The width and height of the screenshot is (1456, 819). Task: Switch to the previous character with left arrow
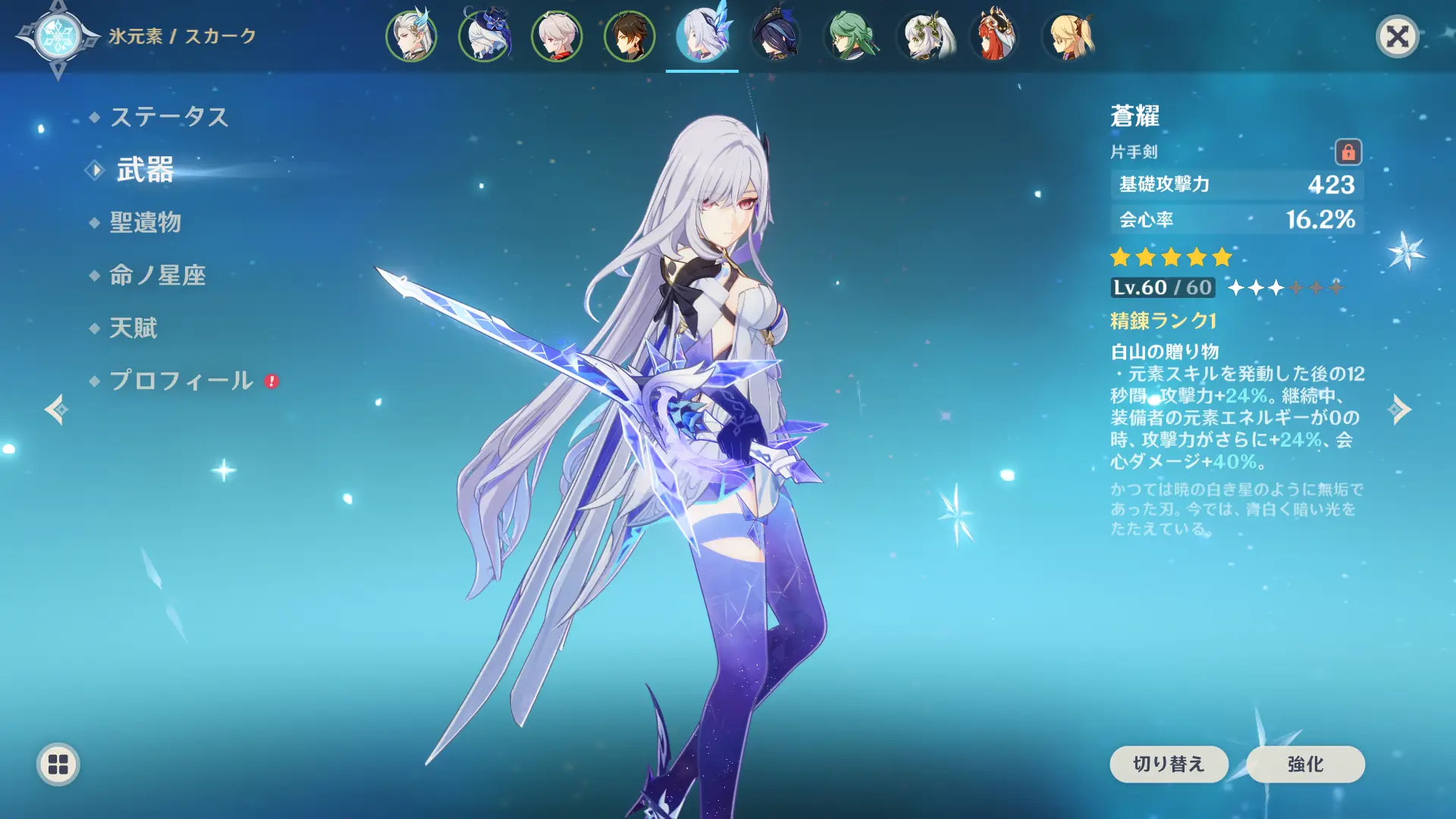(56, 409)
